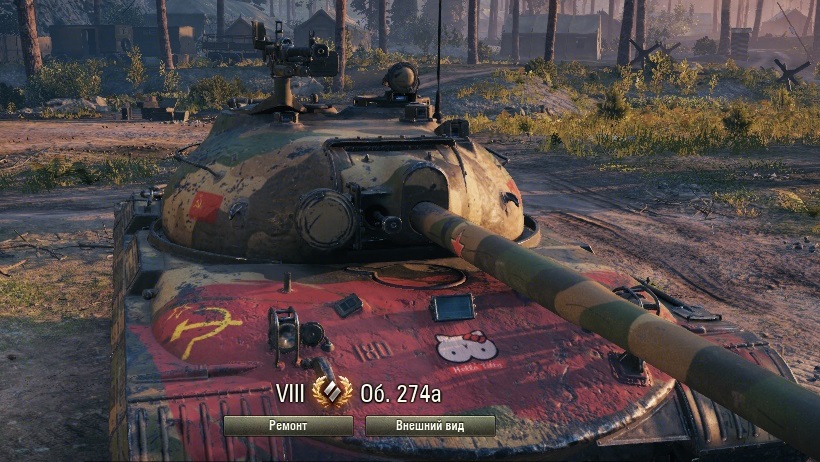Open the Внешний вид (Exterior) customization

(x=430, y=425)
